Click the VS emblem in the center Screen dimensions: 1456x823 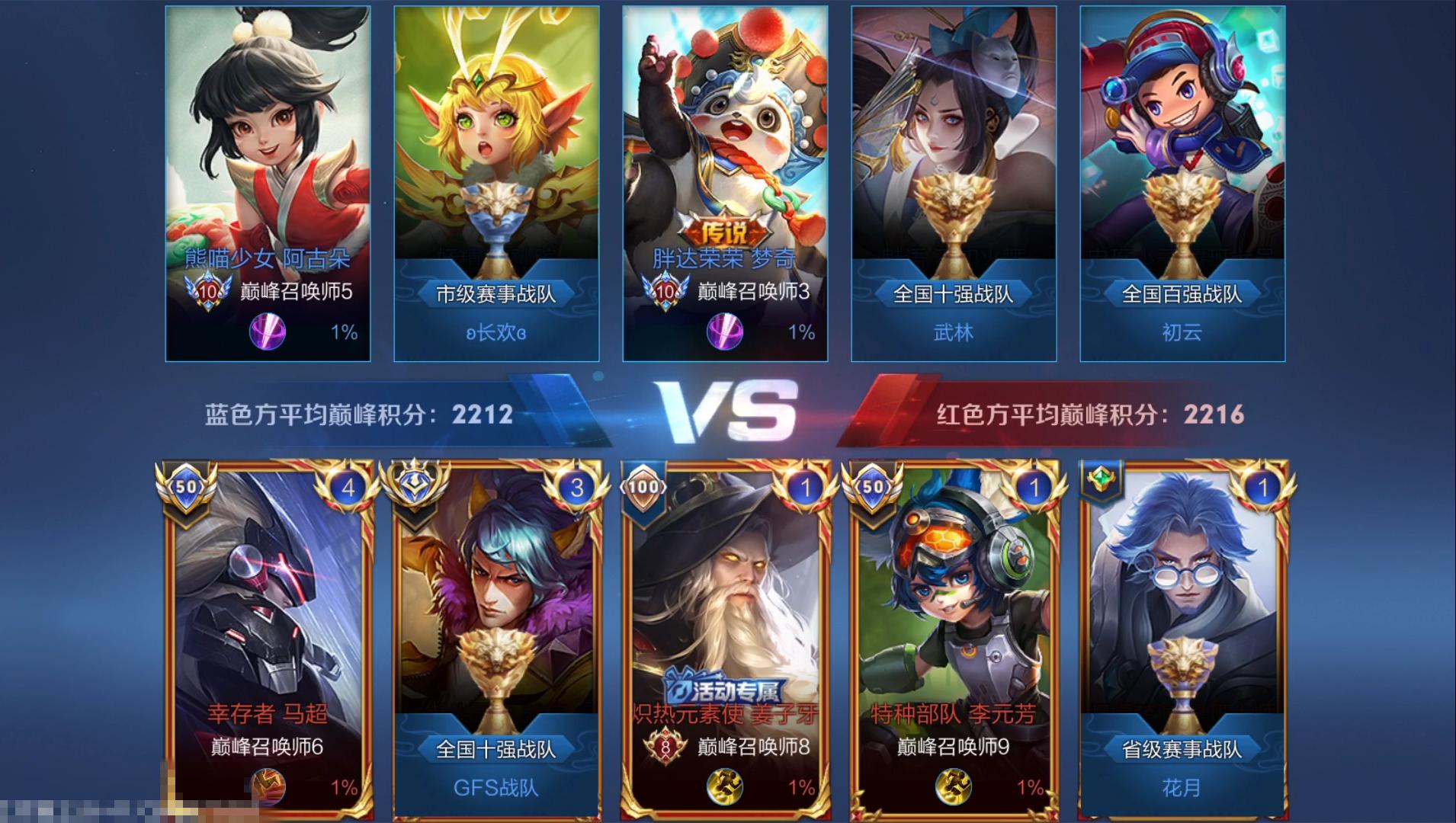(x=728, y=411)
